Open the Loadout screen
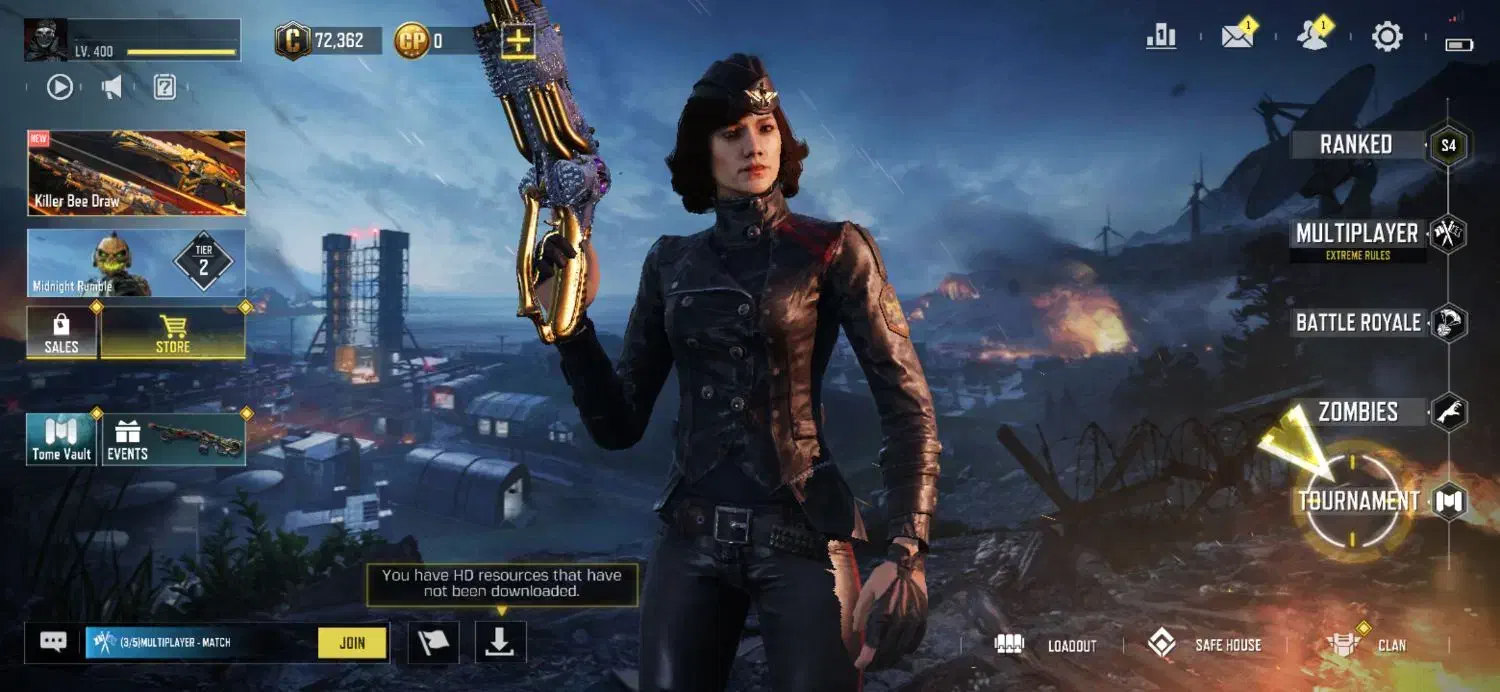 (x=1047, y=645)
